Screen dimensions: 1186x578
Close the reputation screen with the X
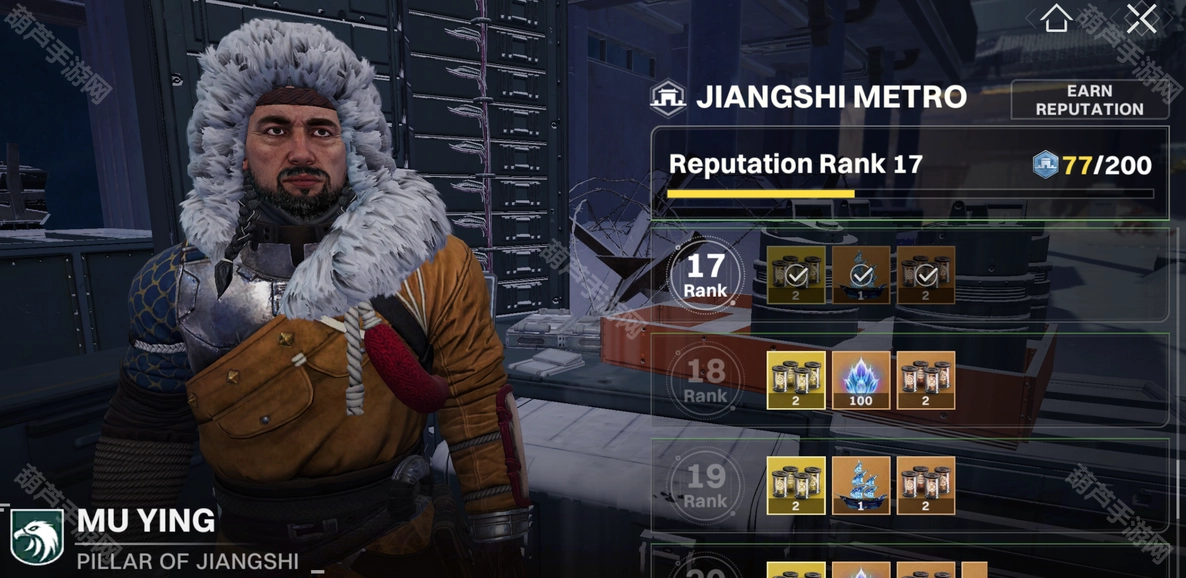(1141, 19)
